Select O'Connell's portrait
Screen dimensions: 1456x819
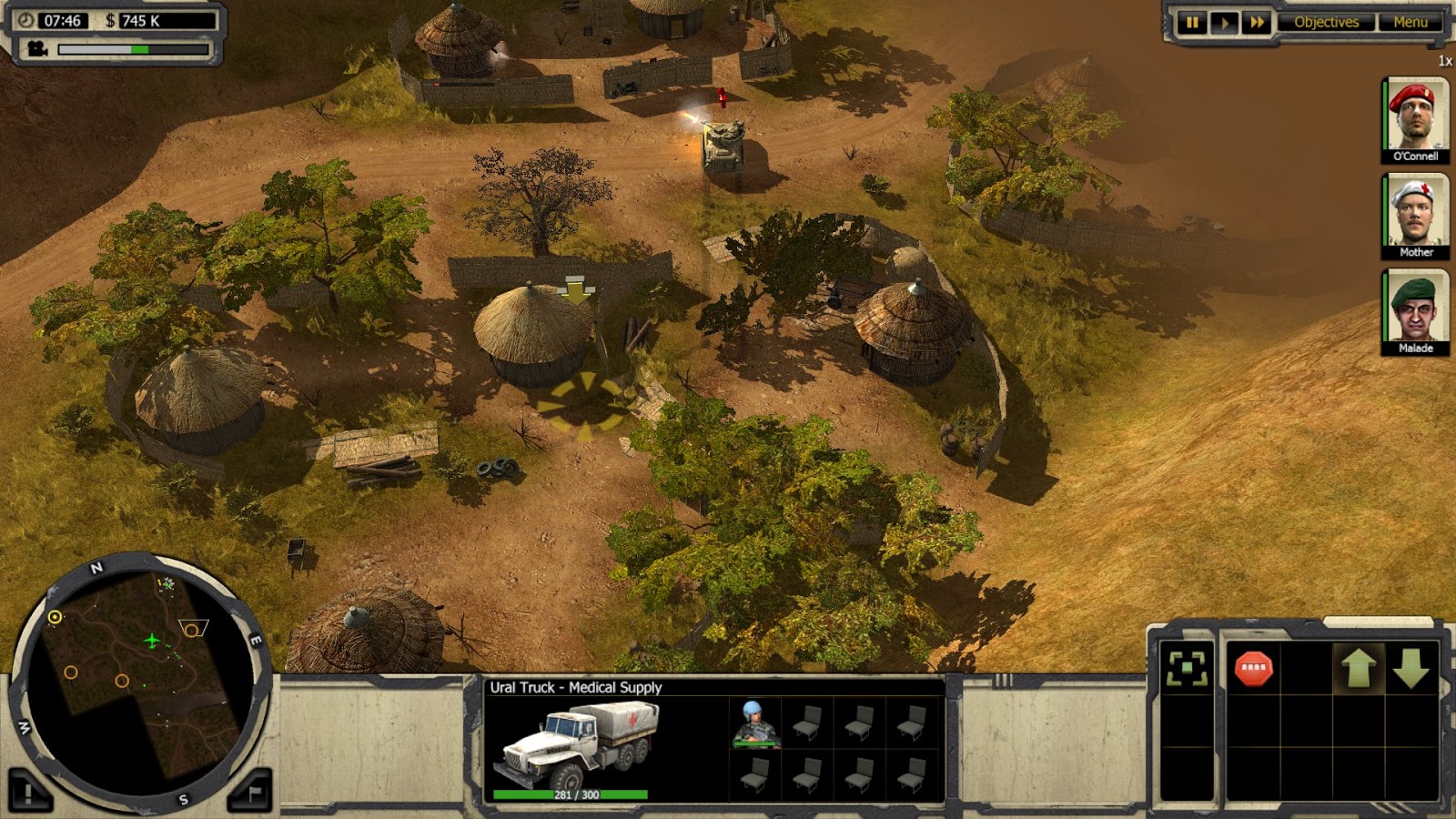[1416, 118]
